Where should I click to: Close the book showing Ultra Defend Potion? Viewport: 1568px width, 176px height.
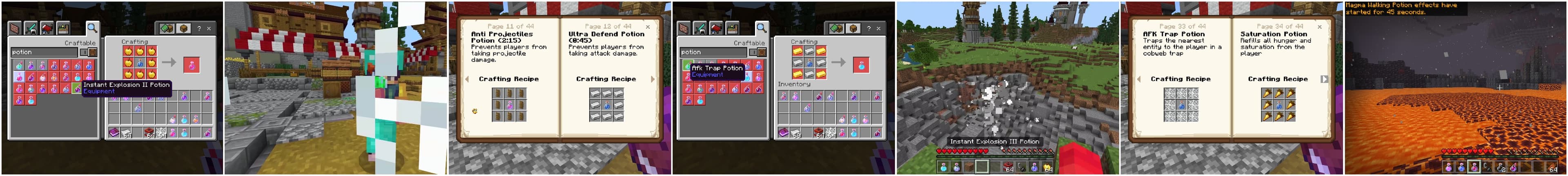pyautogui.click(x=648, y=27)
